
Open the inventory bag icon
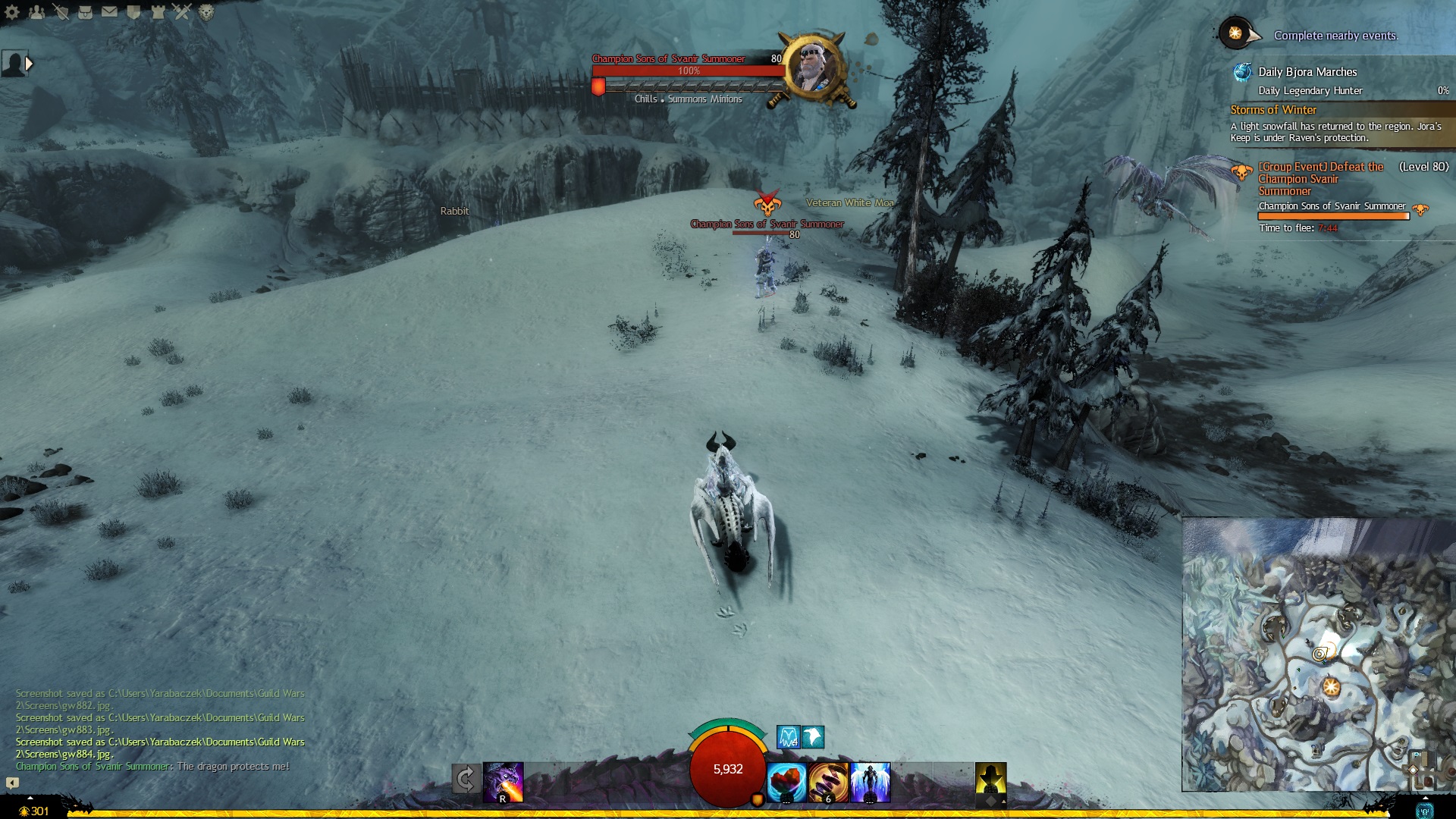click(x=85, y=11)
